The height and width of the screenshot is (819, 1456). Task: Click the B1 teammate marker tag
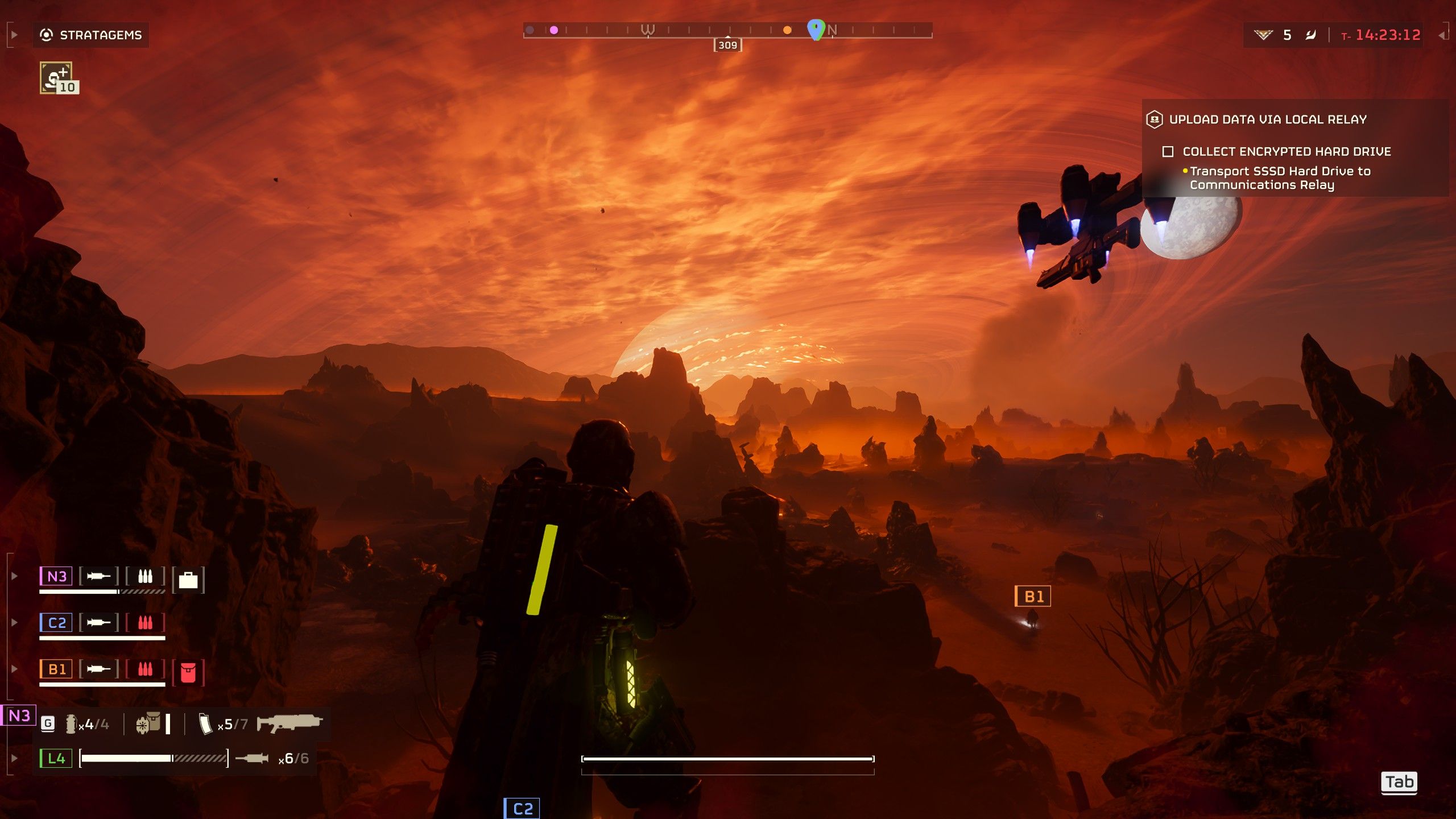pos(1033,596)
